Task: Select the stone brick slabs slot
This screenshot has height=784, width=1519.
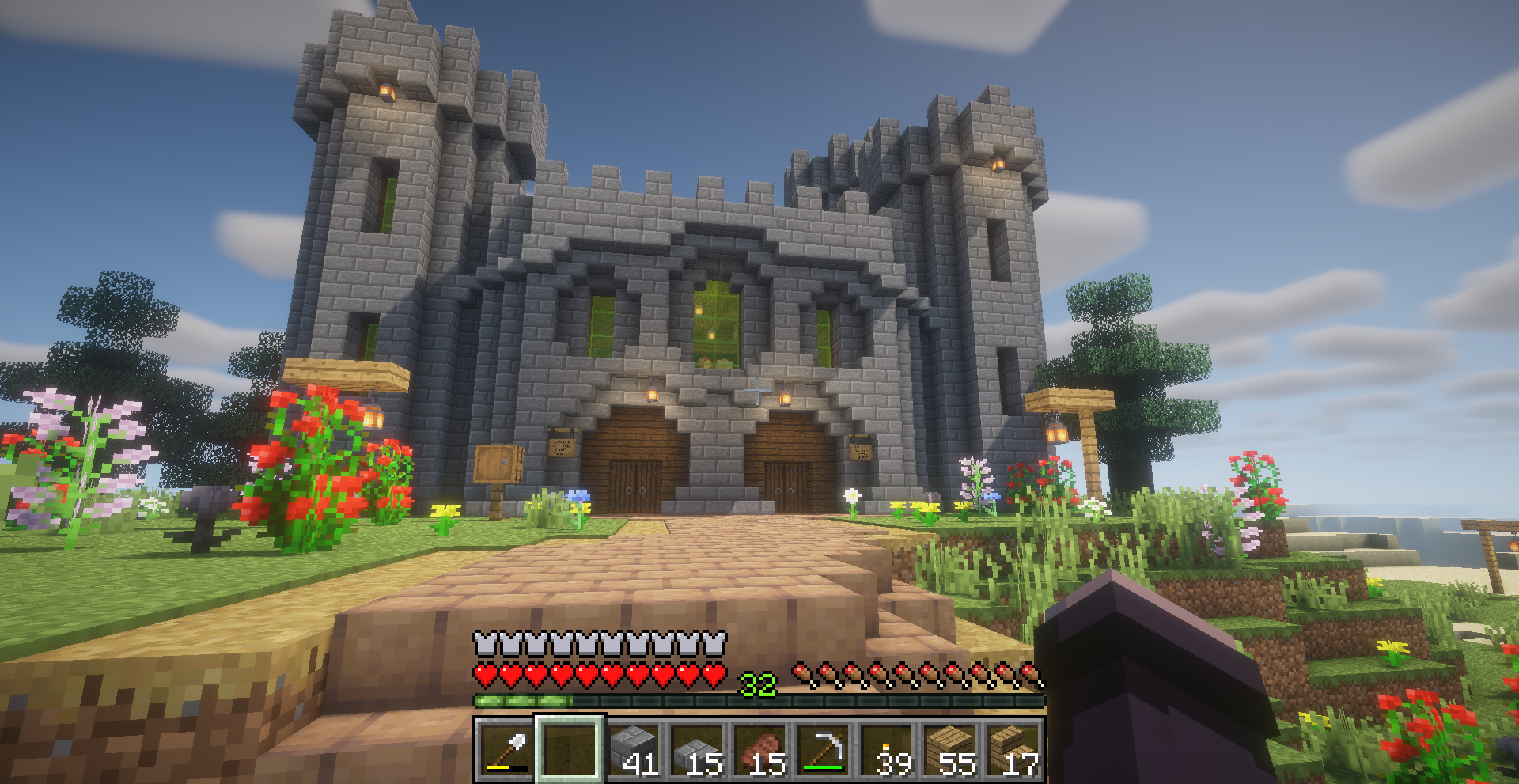Action: point(698,750)
